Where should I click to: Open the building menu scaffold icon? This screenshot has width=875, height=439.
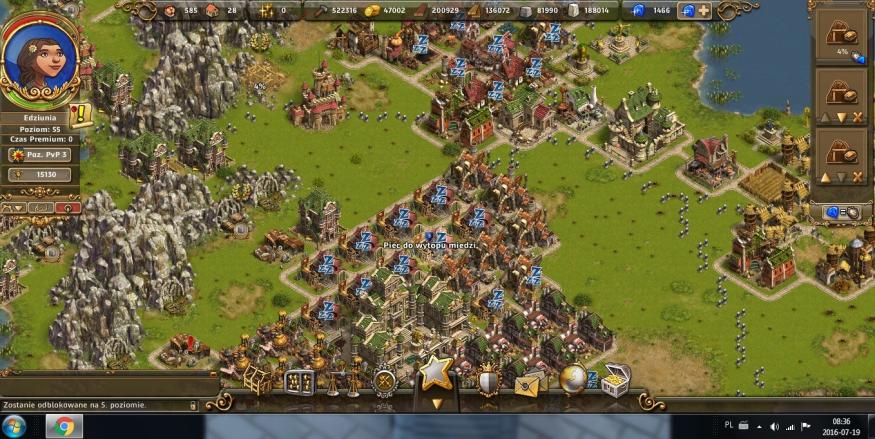pos(257,380)
